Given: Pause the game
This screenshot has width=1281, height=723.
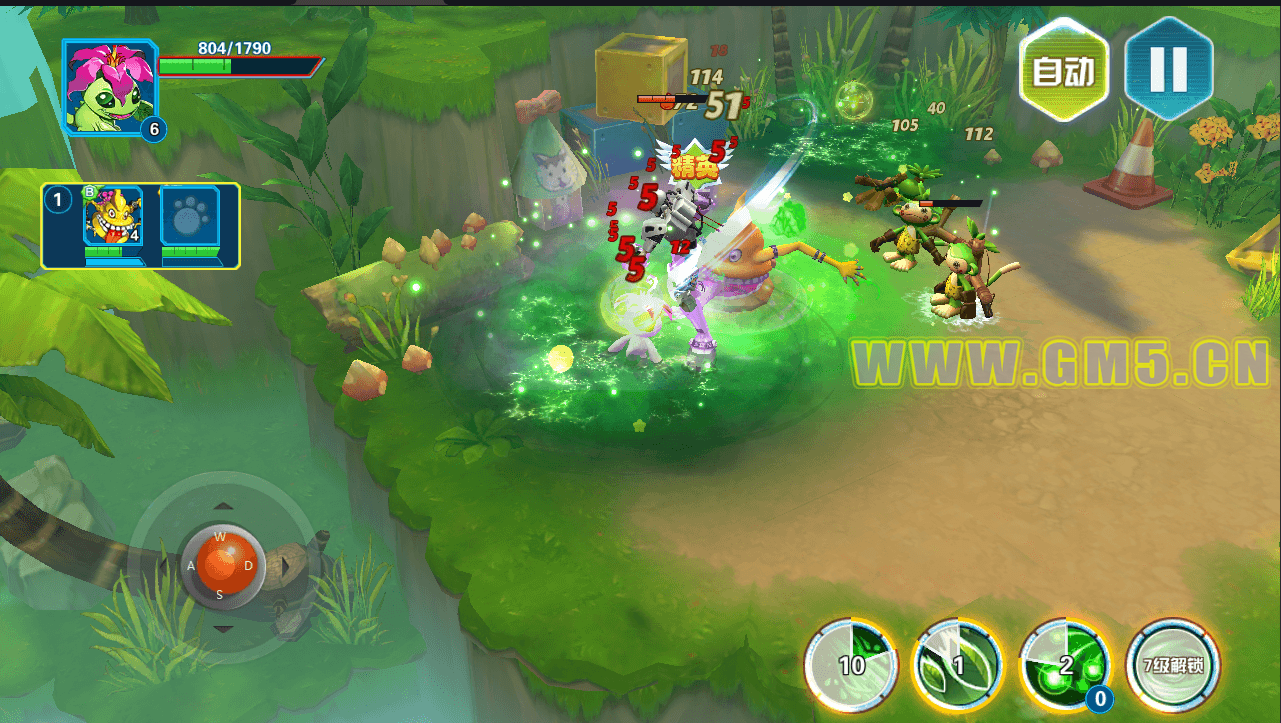Looking at the screenshot, I should pyautogui.click(x=1168, y=69).
